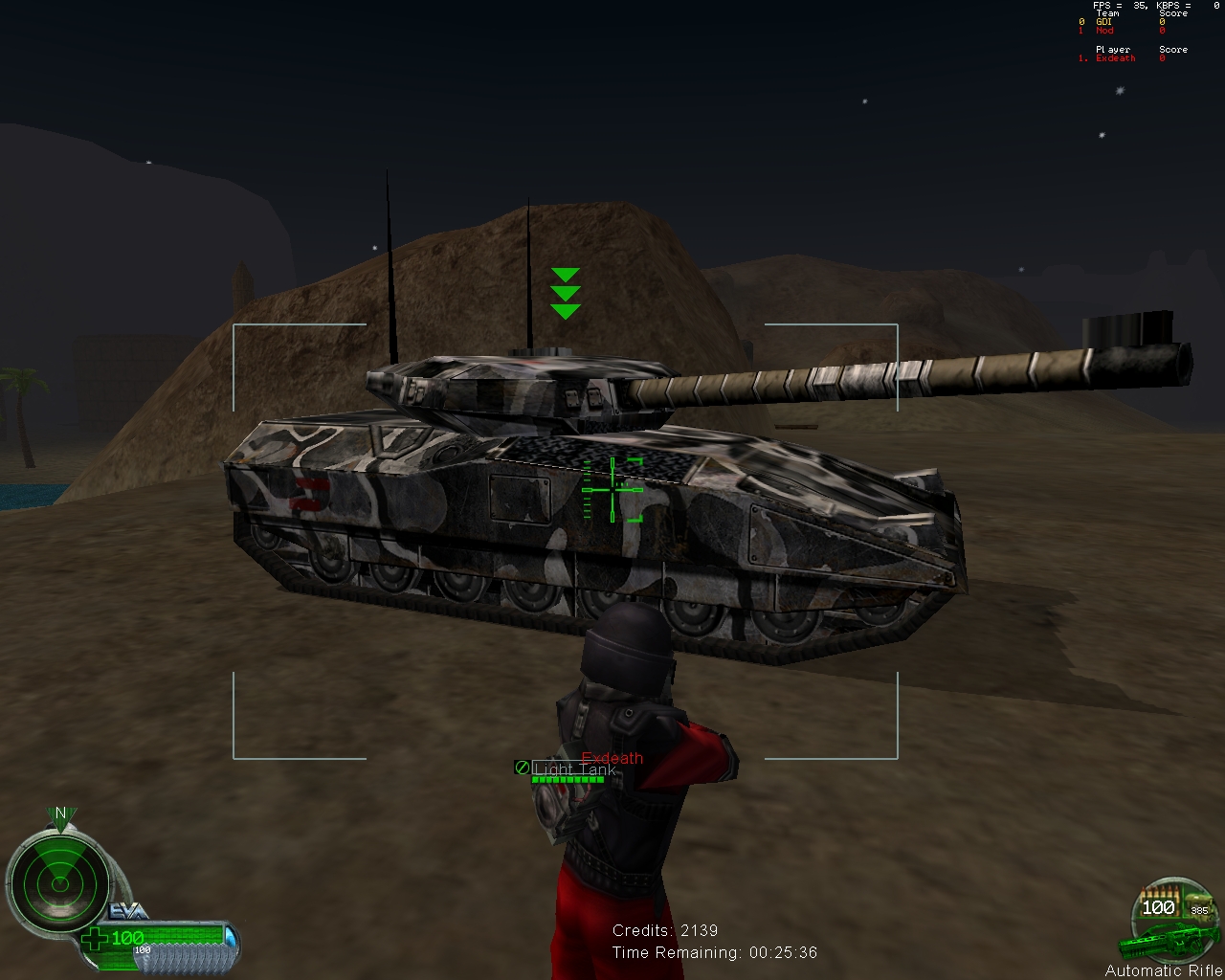
Task: Select the Exdeath row in the scoreboard
Action: 1116,58
